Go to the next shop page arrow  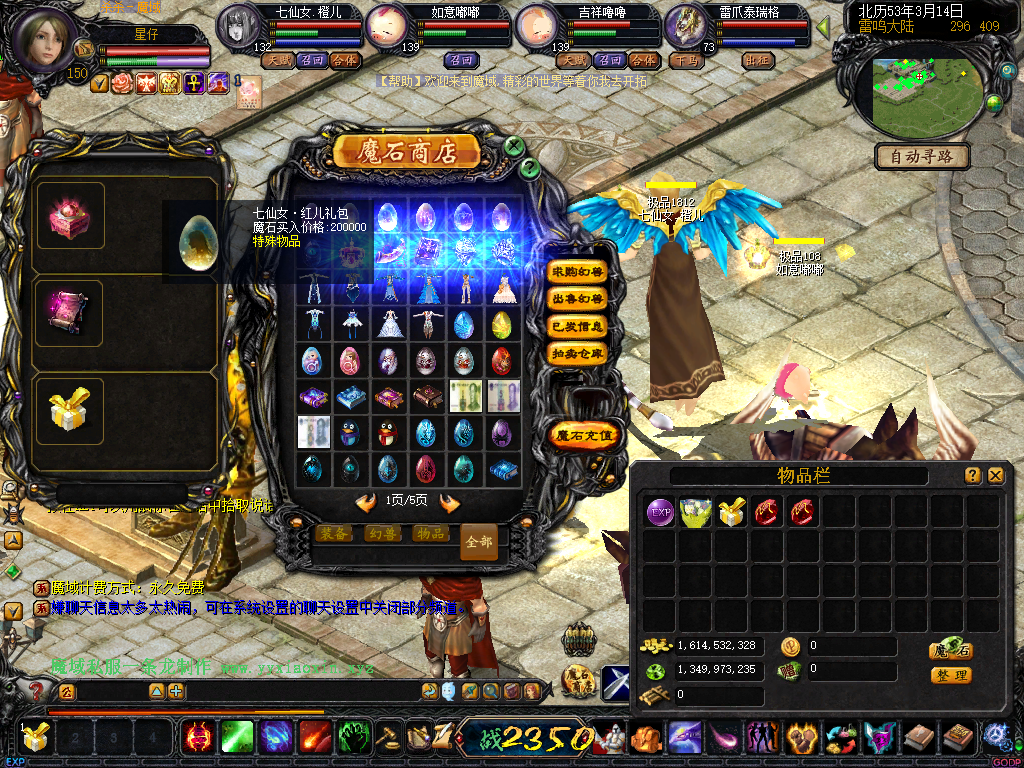tap(449, 502)
